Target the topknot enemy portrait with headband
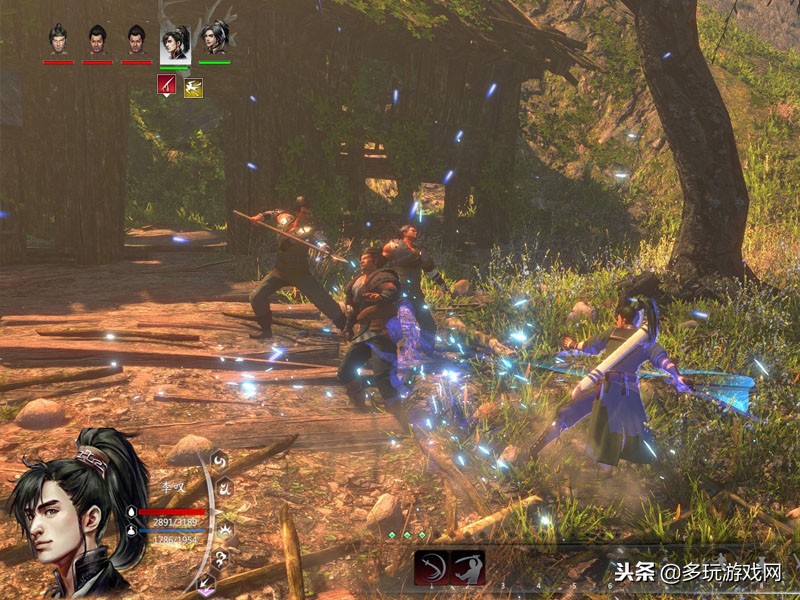Viewport: 800px width, 600px height. [x=58, y=40]
